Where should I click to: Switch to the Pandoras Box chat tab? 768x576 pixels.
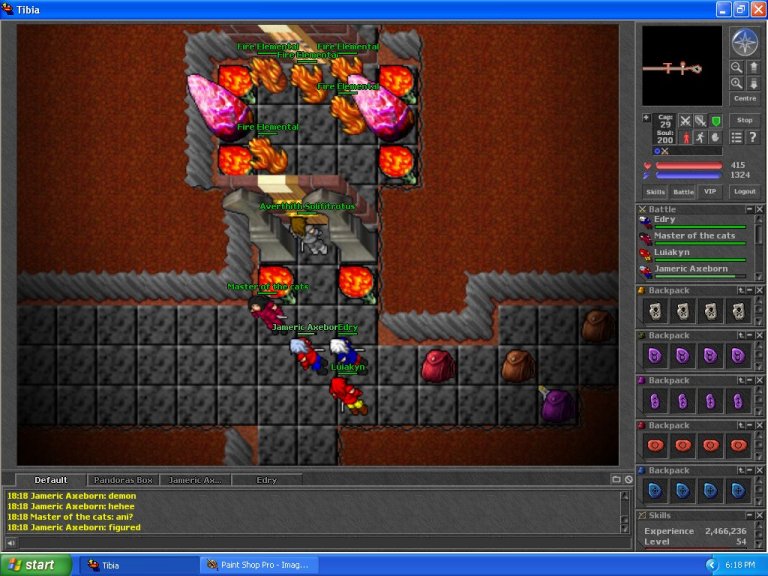pyautogui.click(x=123, y=480)
